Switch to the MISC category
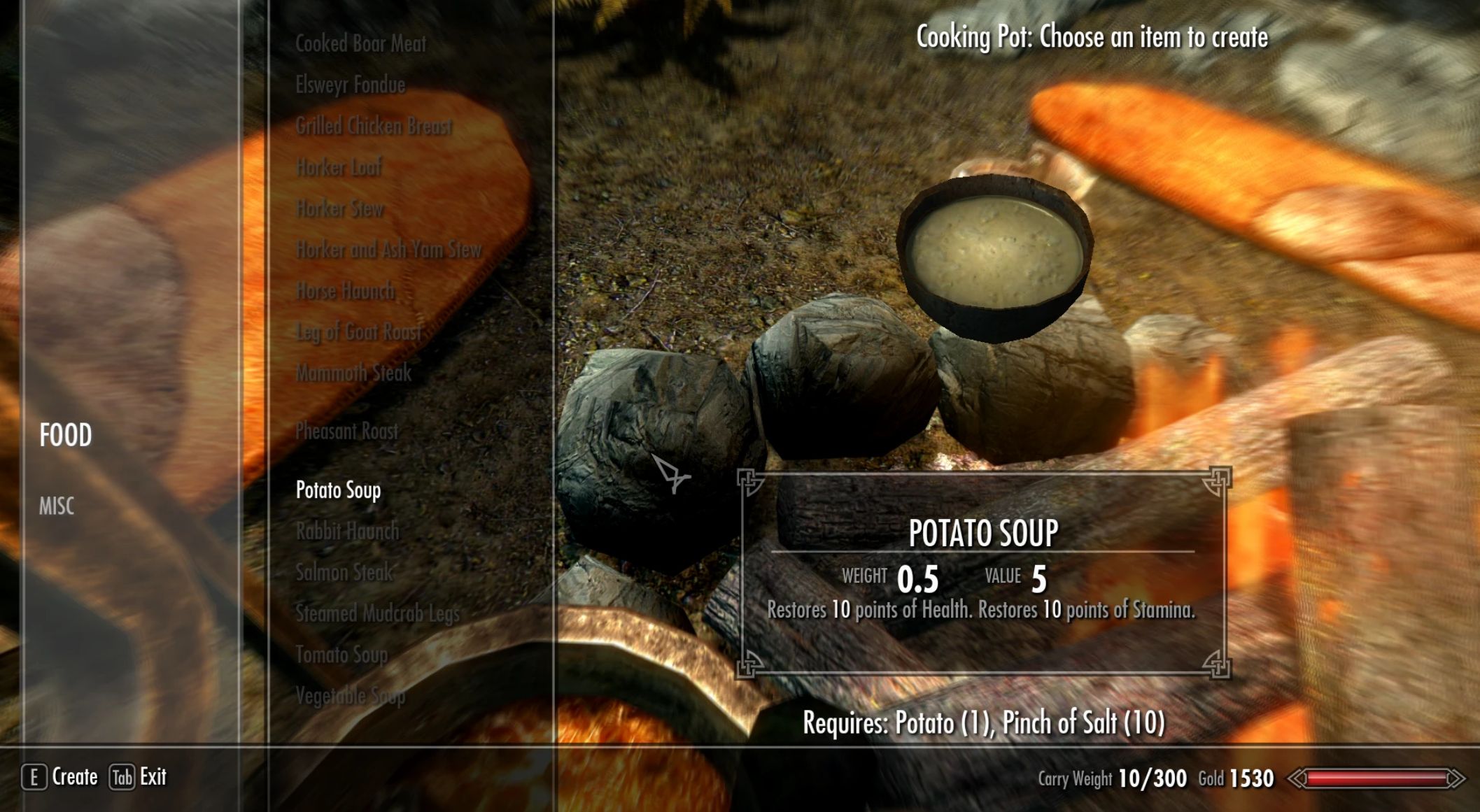This screenshot has height=812, width=1480. (56, 506)
